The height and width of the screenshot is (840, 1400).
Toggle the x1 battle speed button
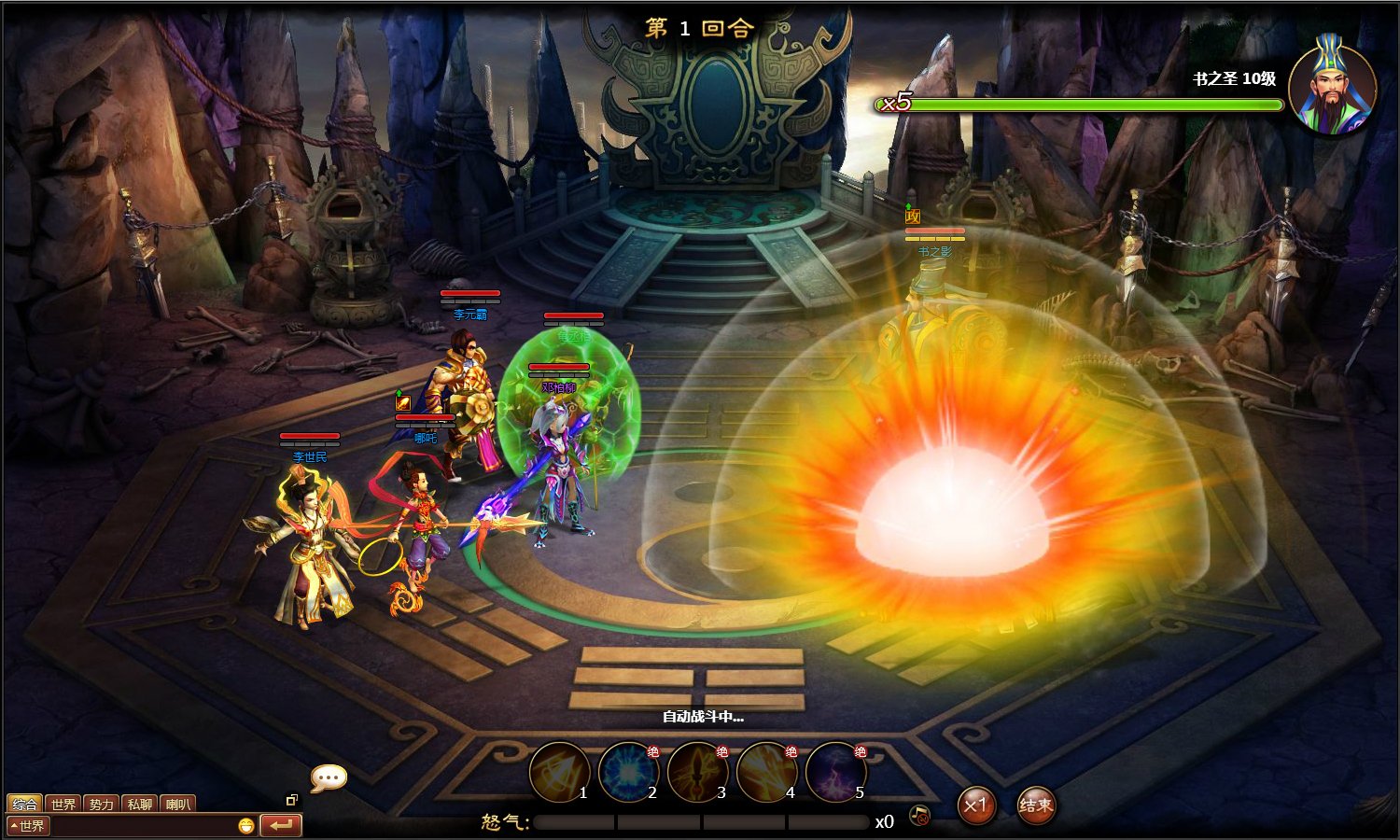coord(975,805)
